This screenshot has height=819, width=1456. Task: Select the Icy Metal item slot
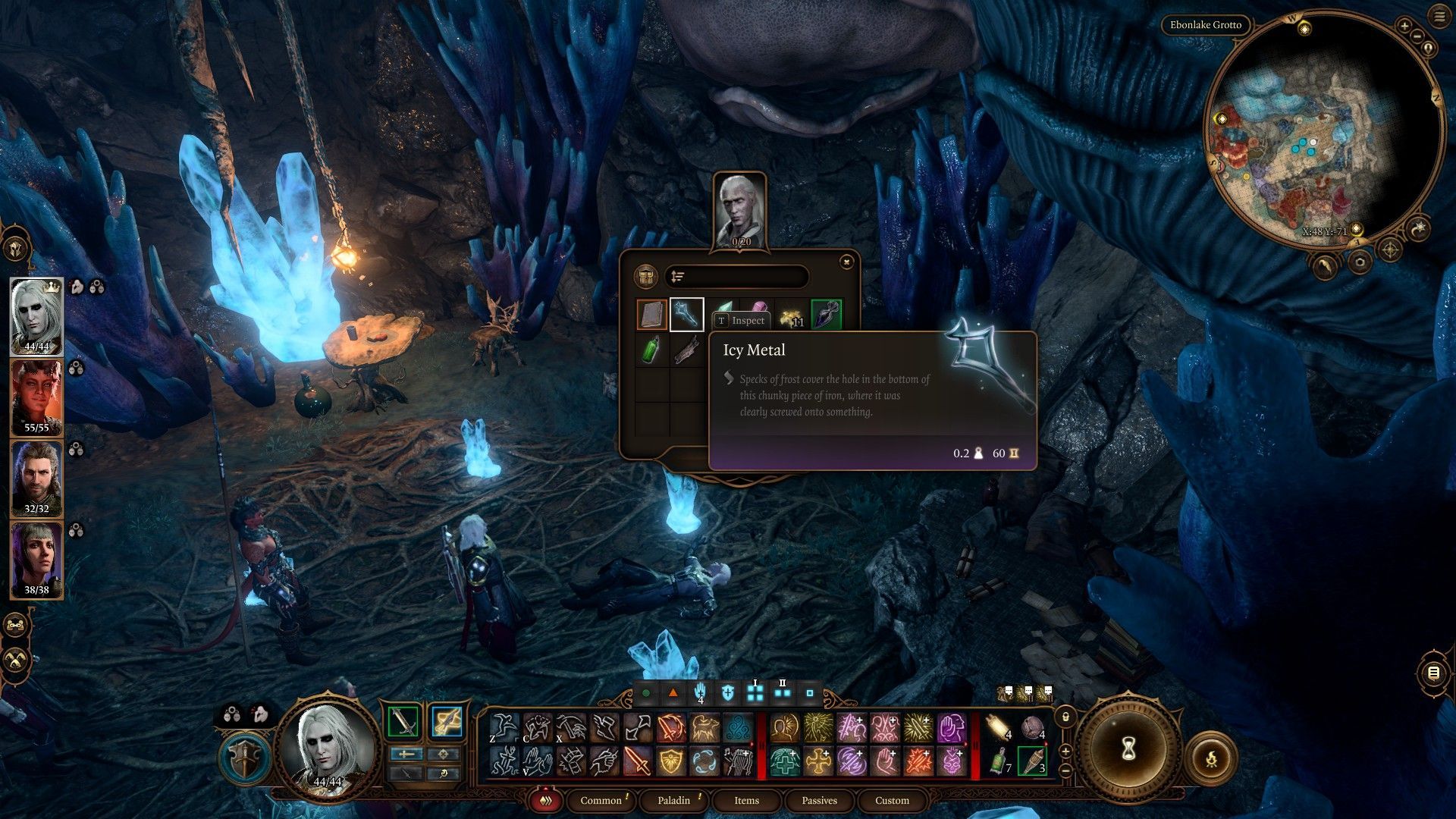pyautogui.click(x=686, y=315)
